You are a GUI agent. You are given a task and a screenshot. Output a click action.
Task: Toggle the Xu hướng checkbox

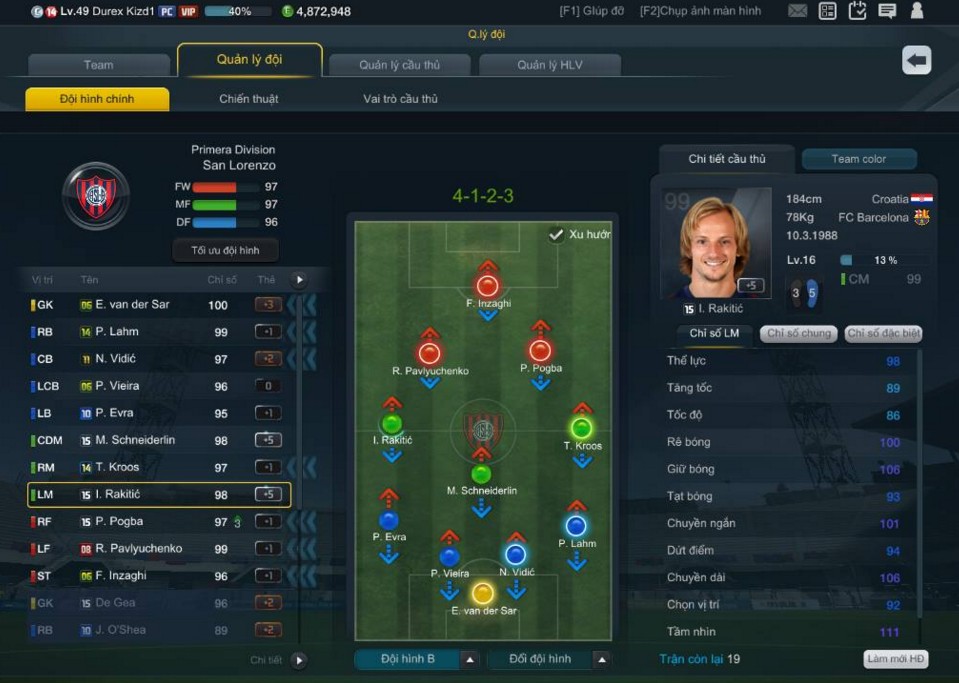point(556,235)
